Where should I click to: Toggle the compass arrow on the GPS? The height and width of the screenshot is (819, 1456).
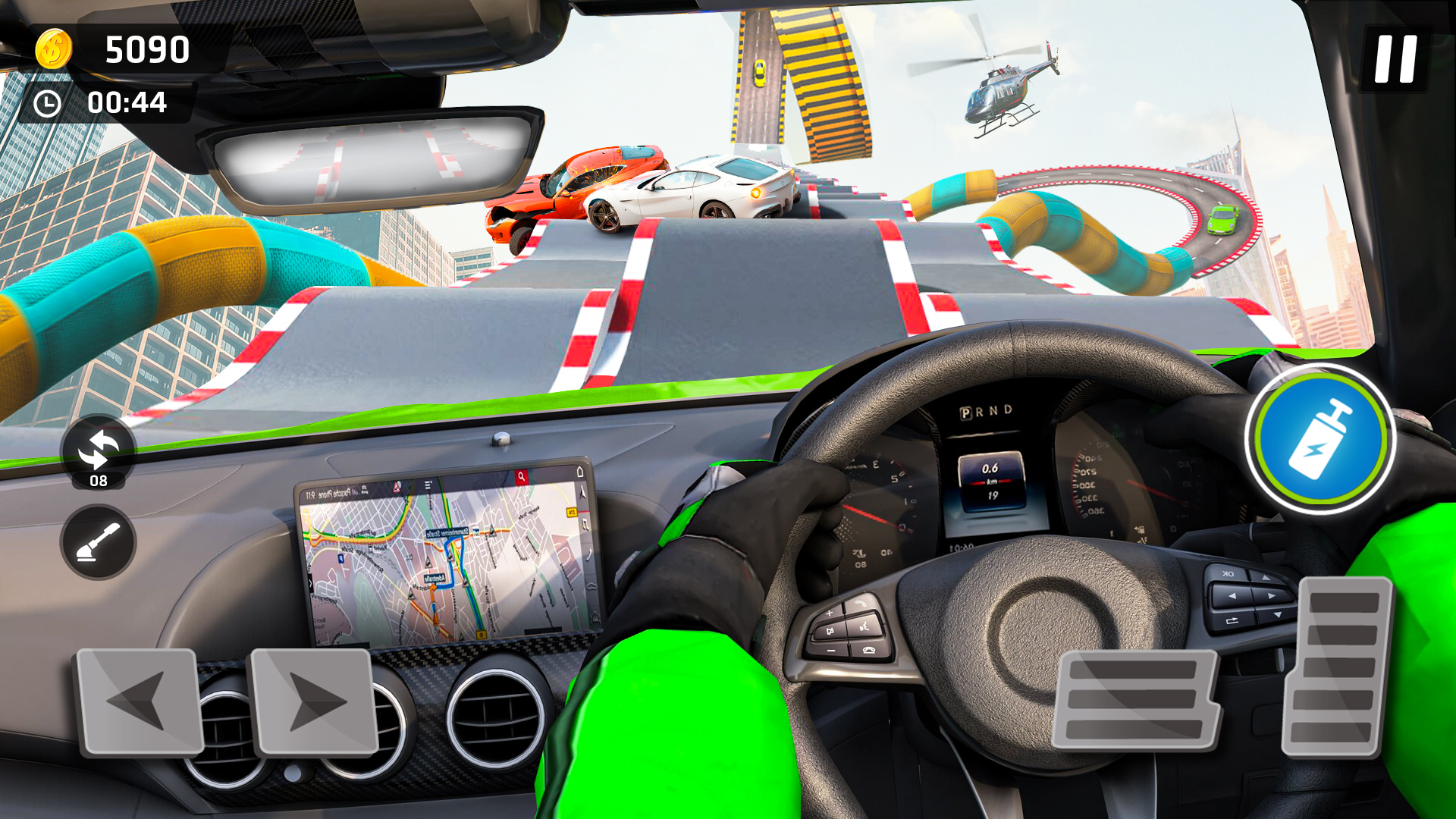click(x=582, y=493)
